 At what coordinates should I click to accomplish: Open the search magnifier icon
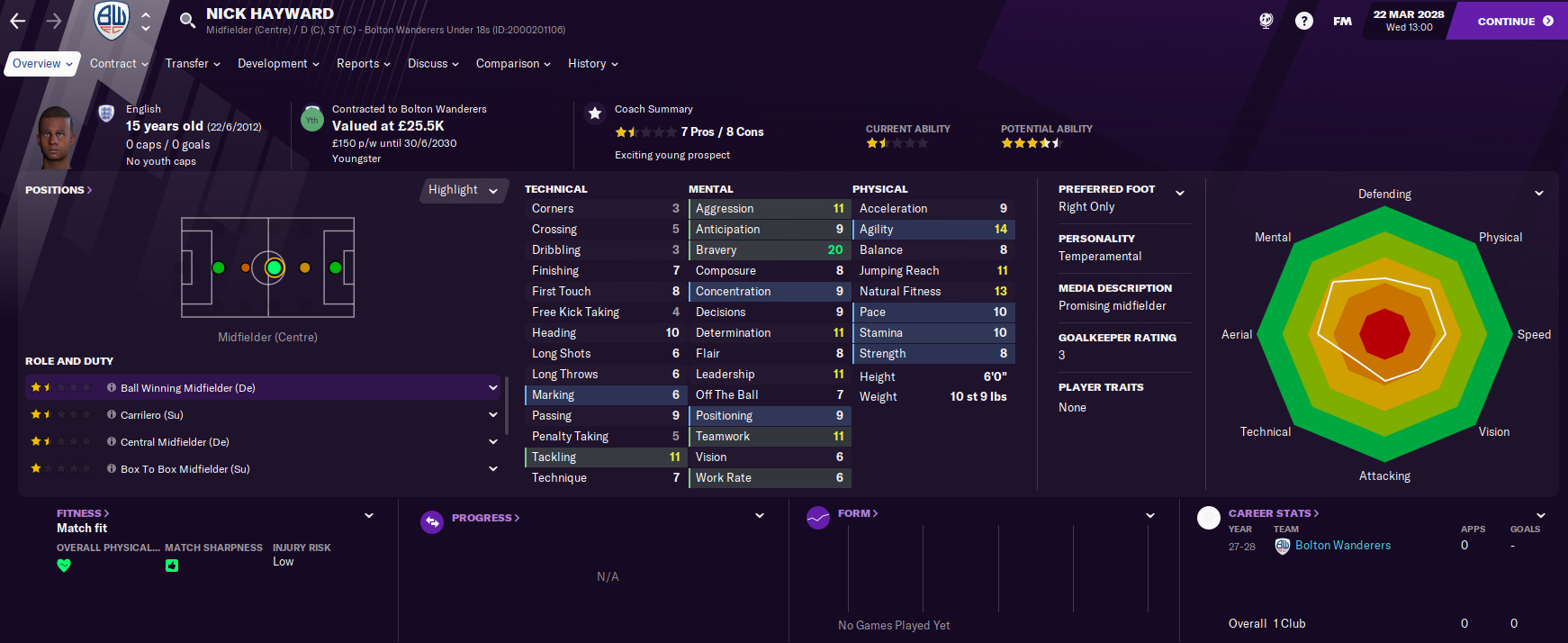187,21
